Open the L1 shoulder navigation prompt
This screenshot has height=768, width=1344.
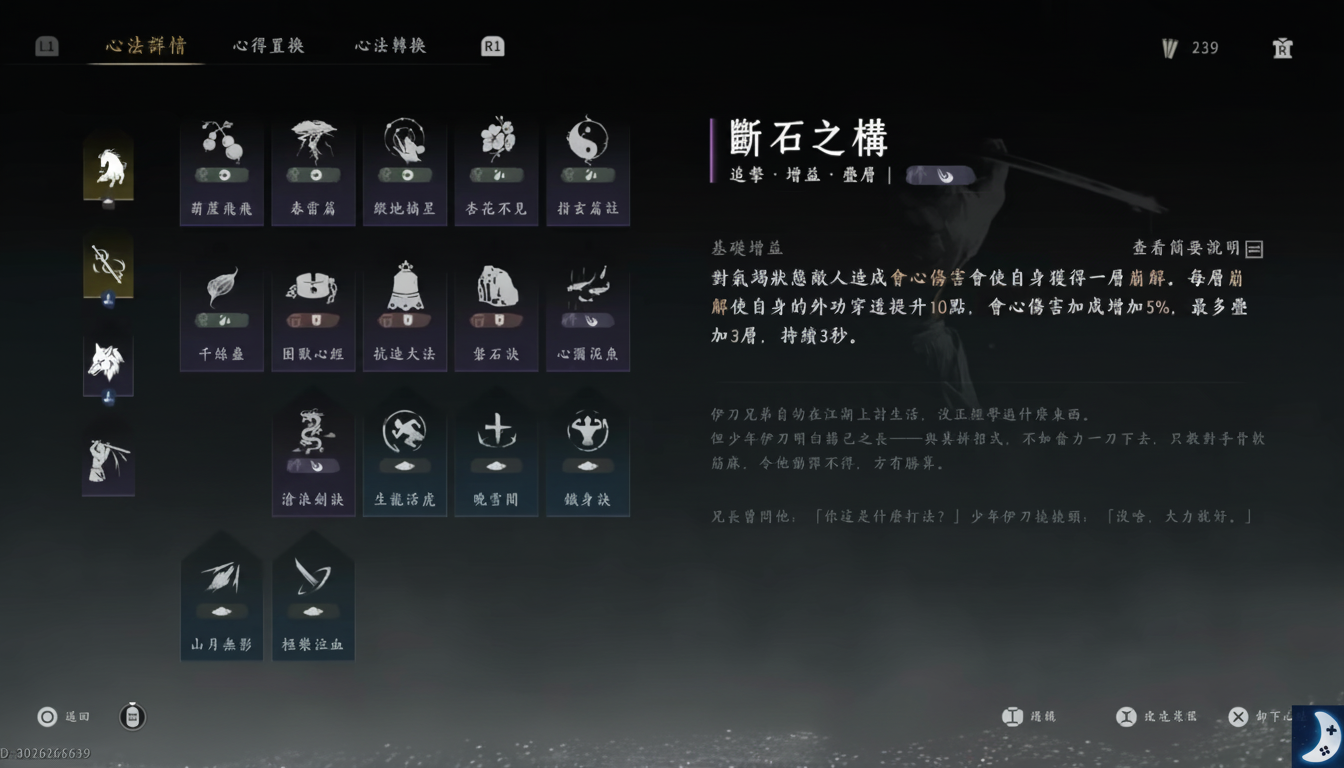pos(46,45)
